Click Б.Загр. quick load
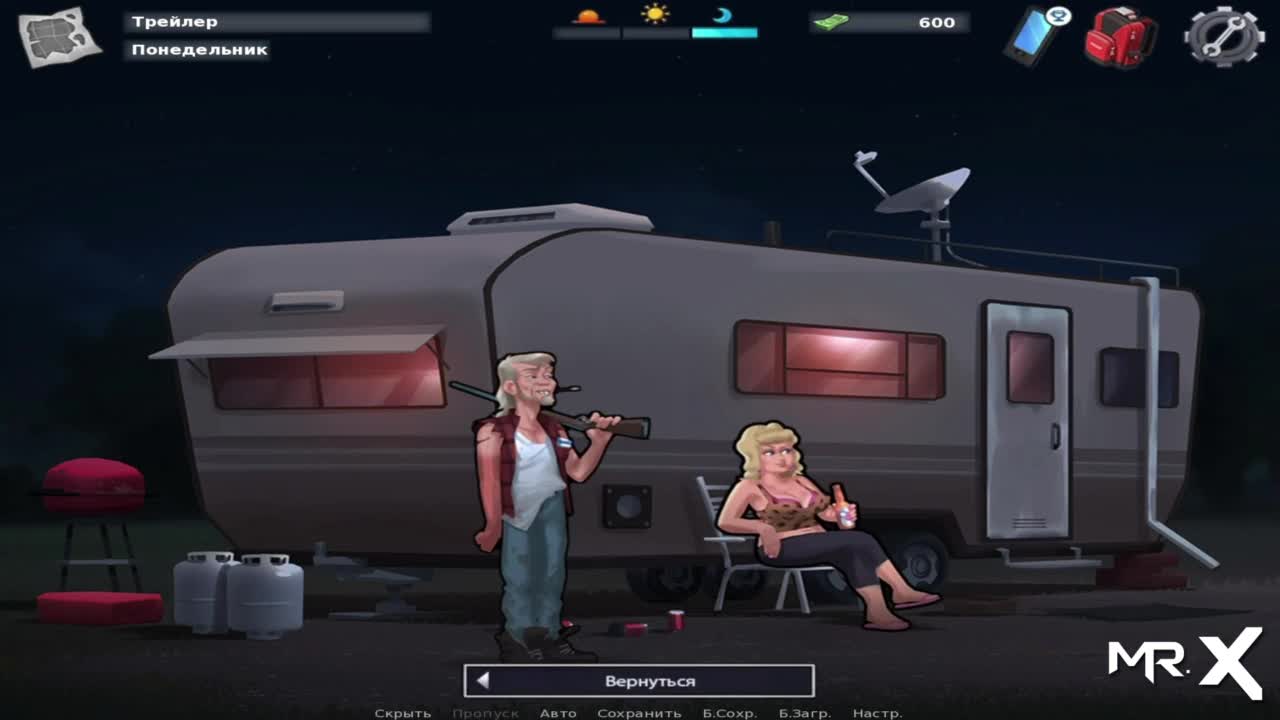1280x720 pixels. click(805, 713)
